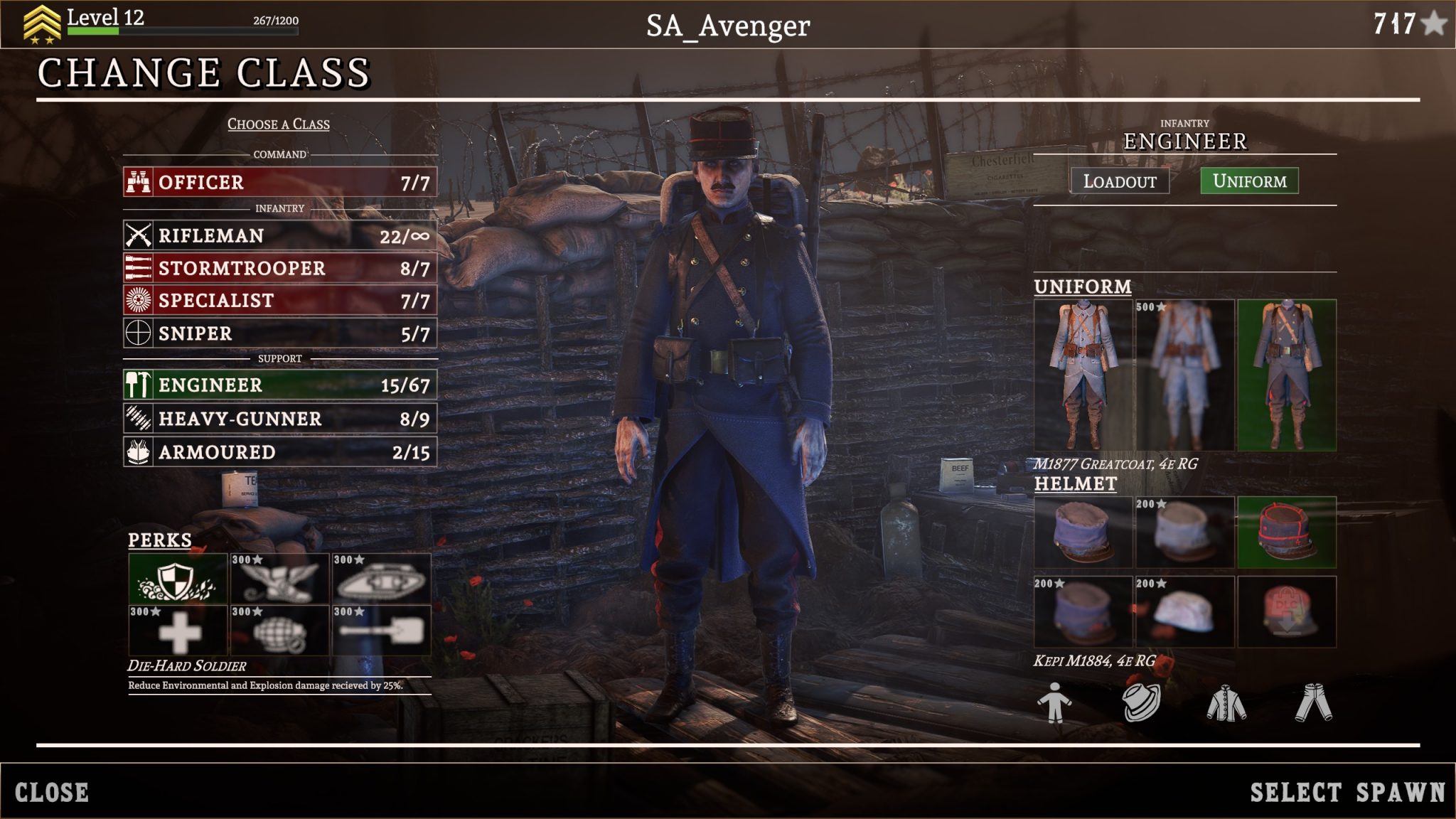Click Select Spawn

point(1347,792)
